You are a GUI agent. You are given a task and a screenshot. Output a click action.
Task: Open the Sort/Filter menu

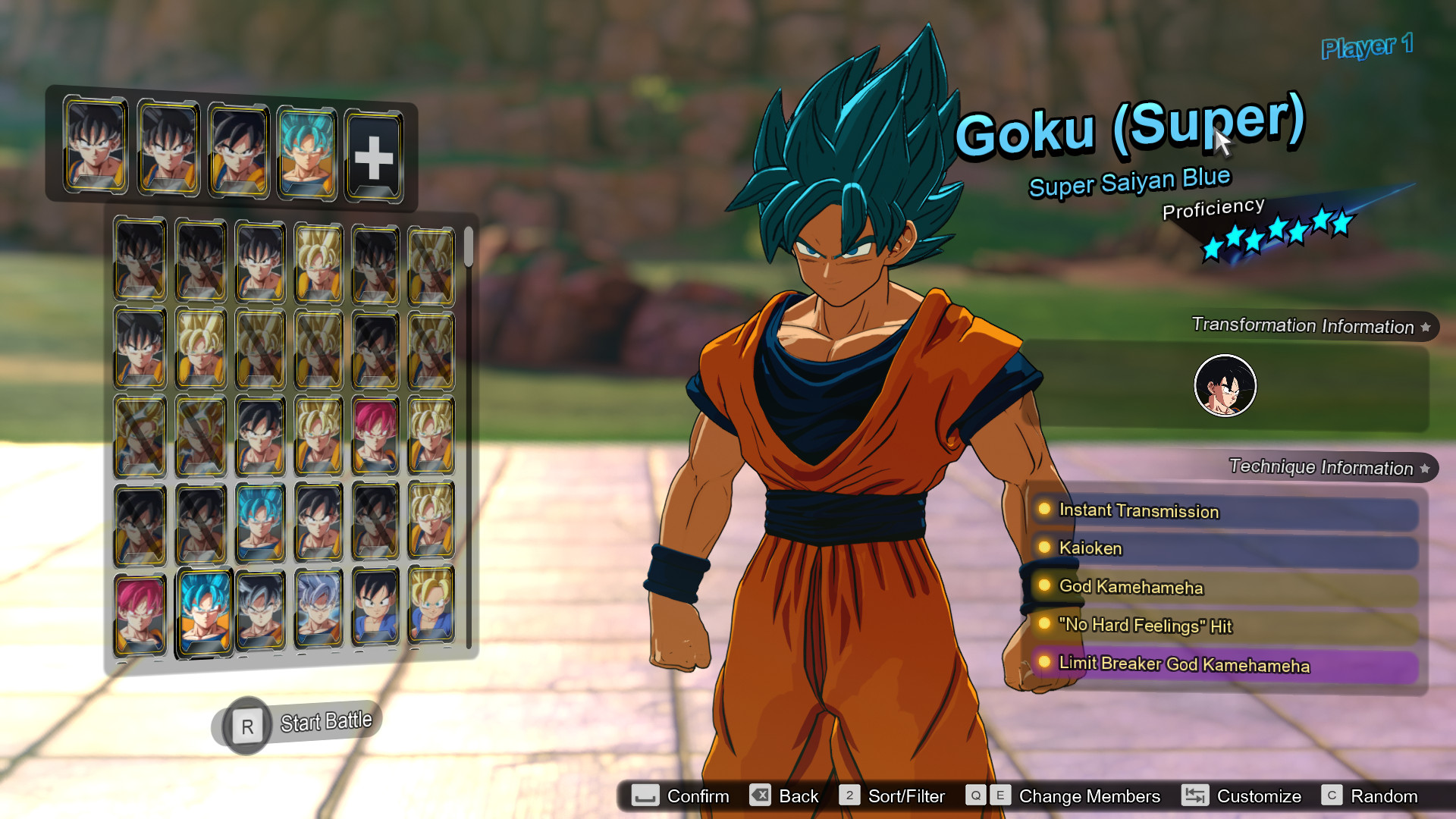click(907, 796)
